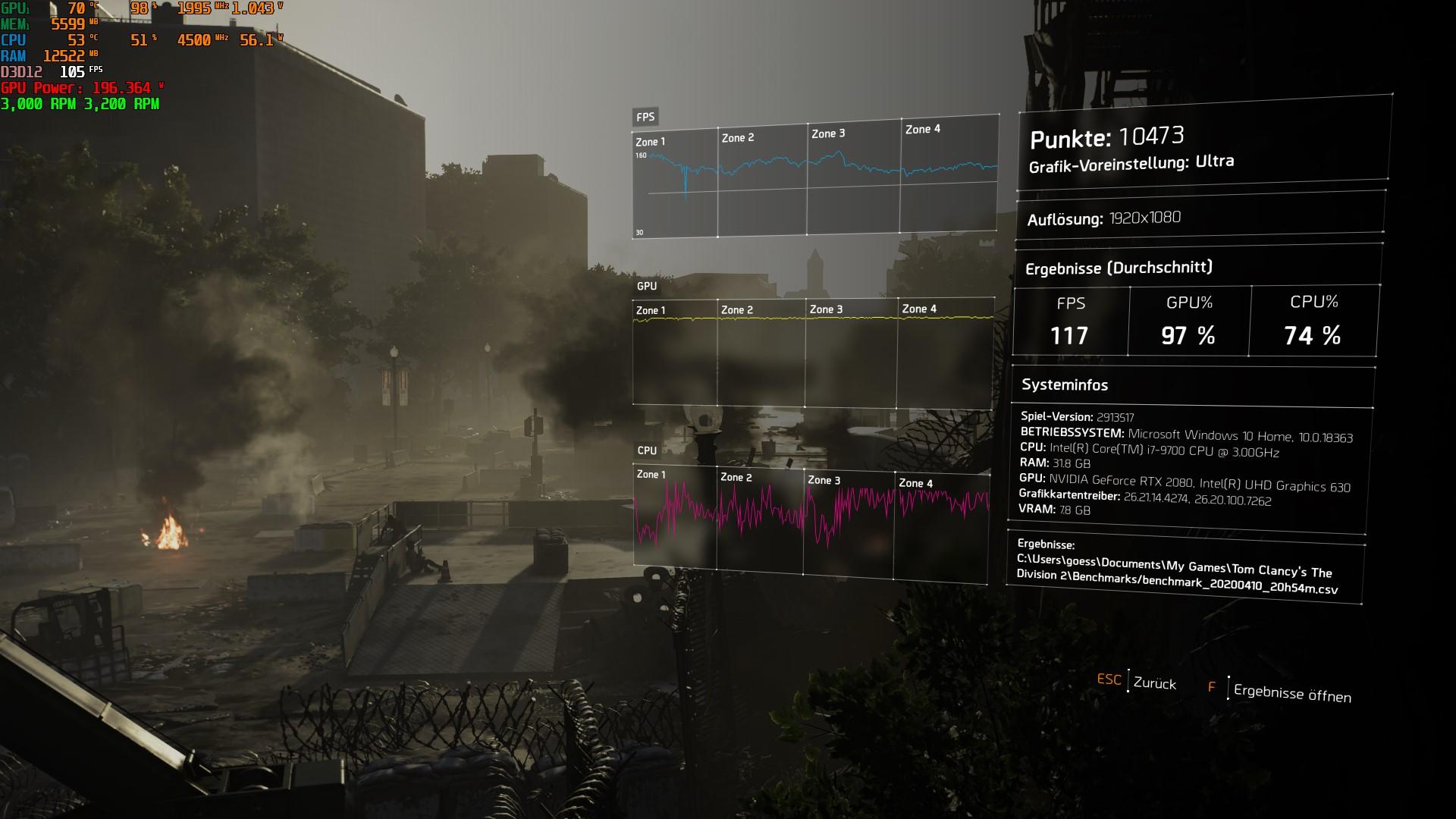The image size is (1456, 819).
Task: Open results via Ergebnisse öffnen
Action: 1291,693
